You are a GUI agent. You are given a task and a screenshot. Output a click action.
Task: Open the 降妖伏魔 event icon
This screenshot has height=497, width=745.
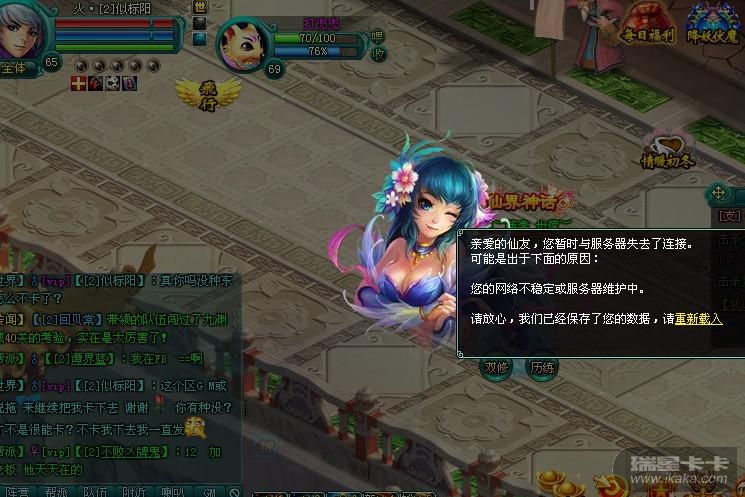pyautogui.click(x=714, y=24)
